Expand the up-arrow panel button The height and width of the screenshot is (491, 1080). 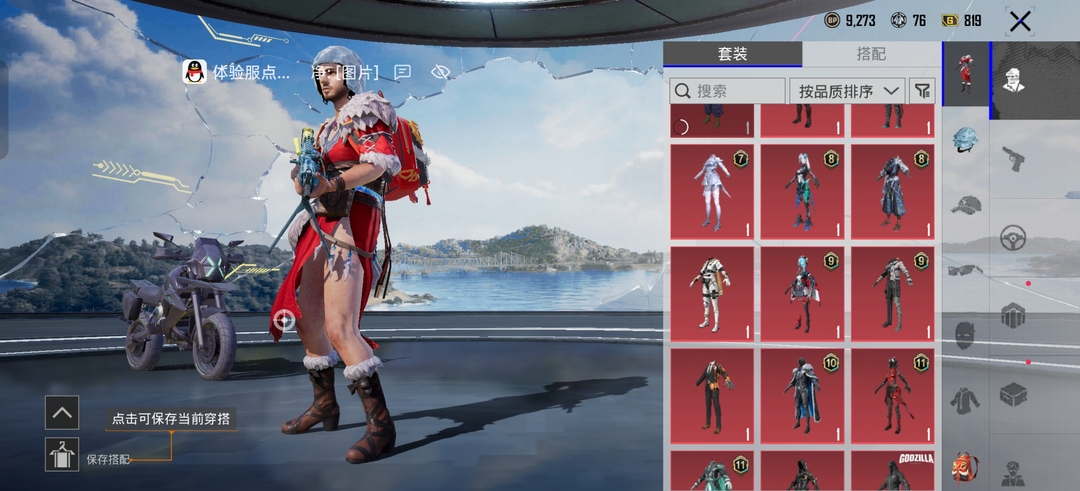point(62,412)
